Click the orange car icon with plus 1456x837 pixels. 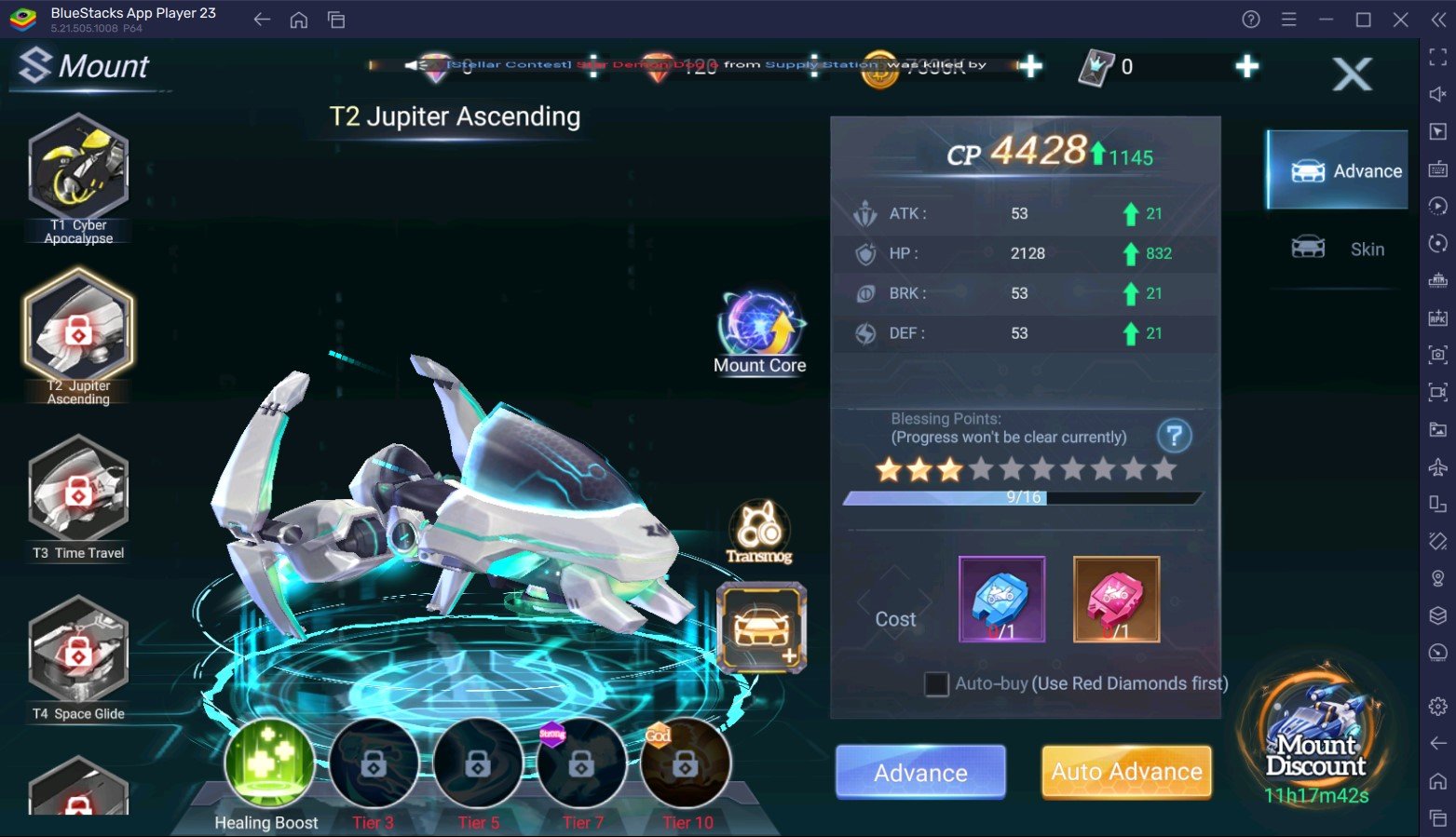[x=761, y=628]
